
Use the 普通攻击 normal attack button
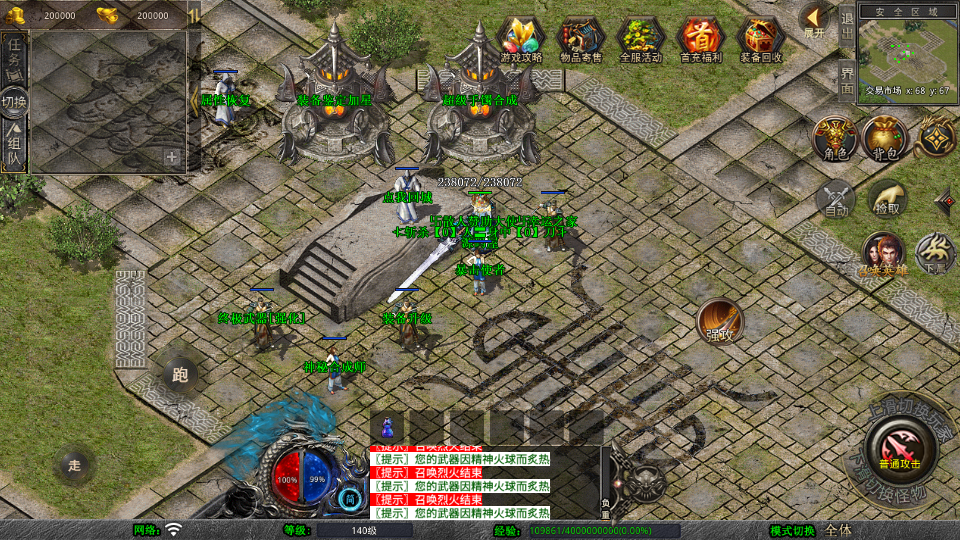(897, 446)
